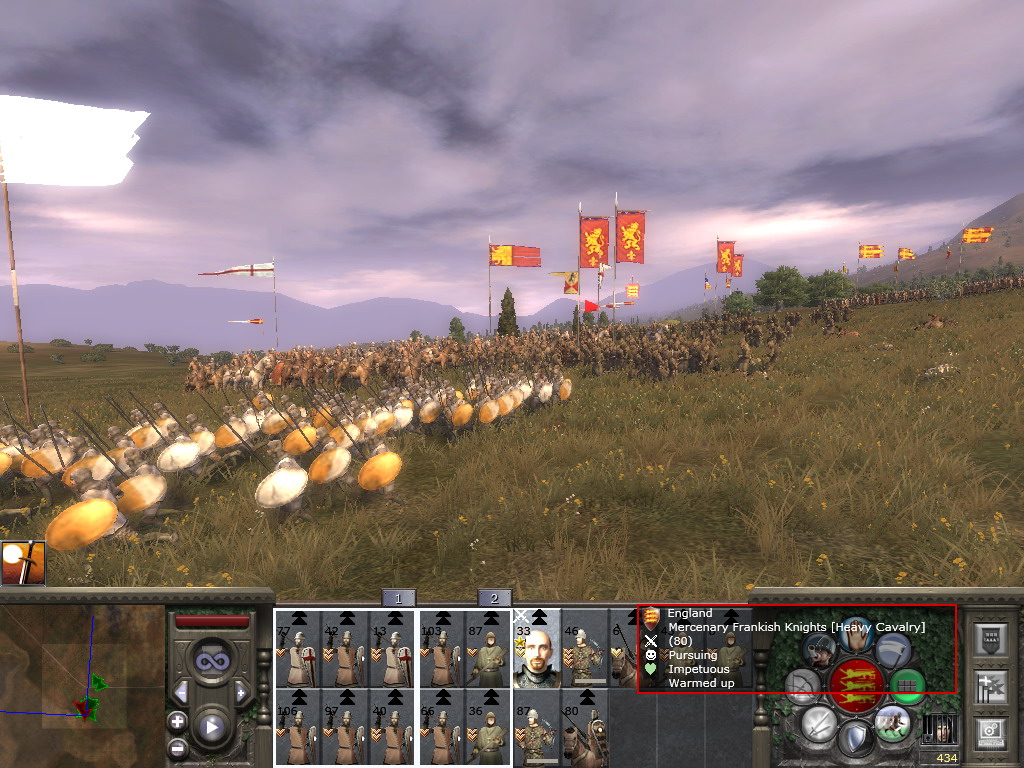1024x768 pixels.
Task: Zoom in the minimap with plus button
Action: (x=177, y=721)
